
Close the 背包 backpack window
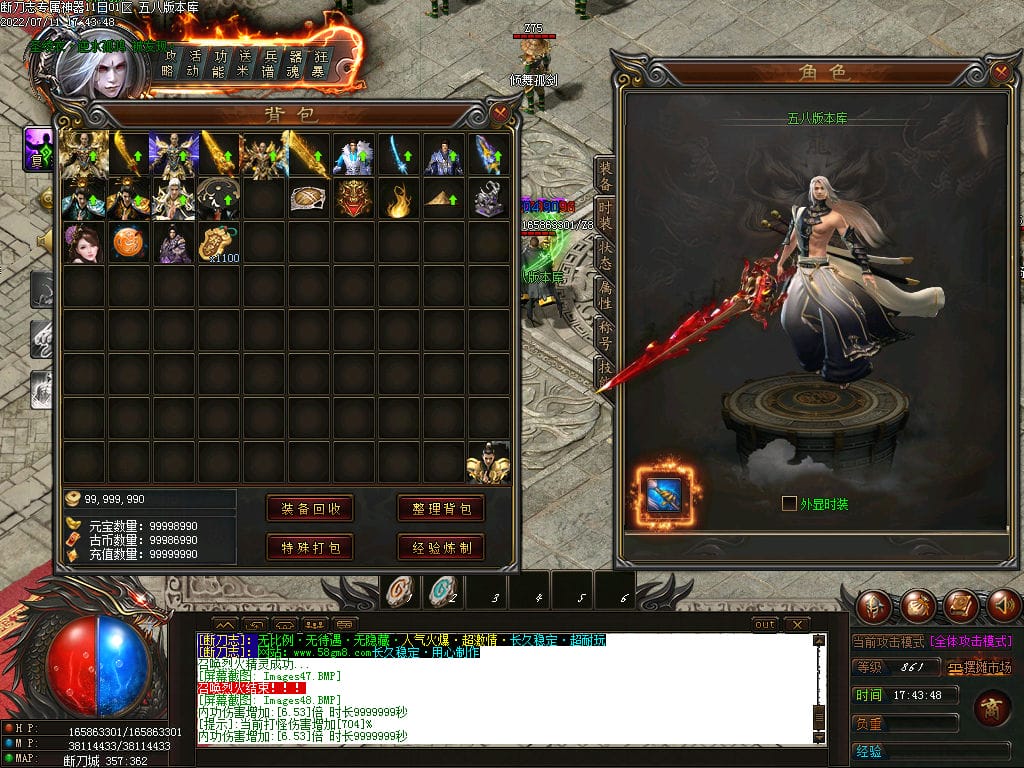point(501,114)
